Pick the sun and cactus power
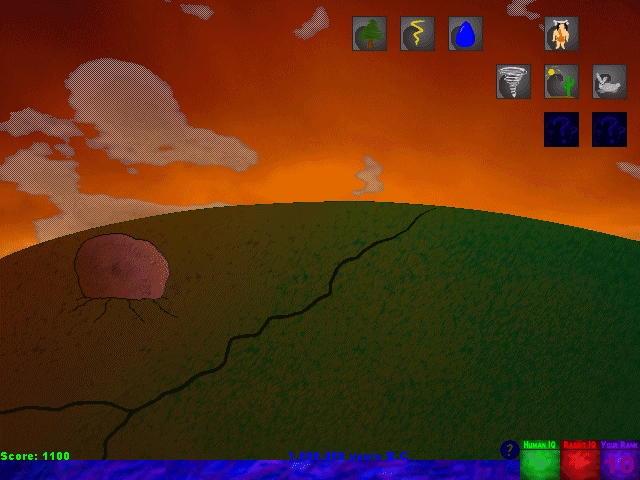The width and height of the screenshot is (640, 480). pos(561,82)
